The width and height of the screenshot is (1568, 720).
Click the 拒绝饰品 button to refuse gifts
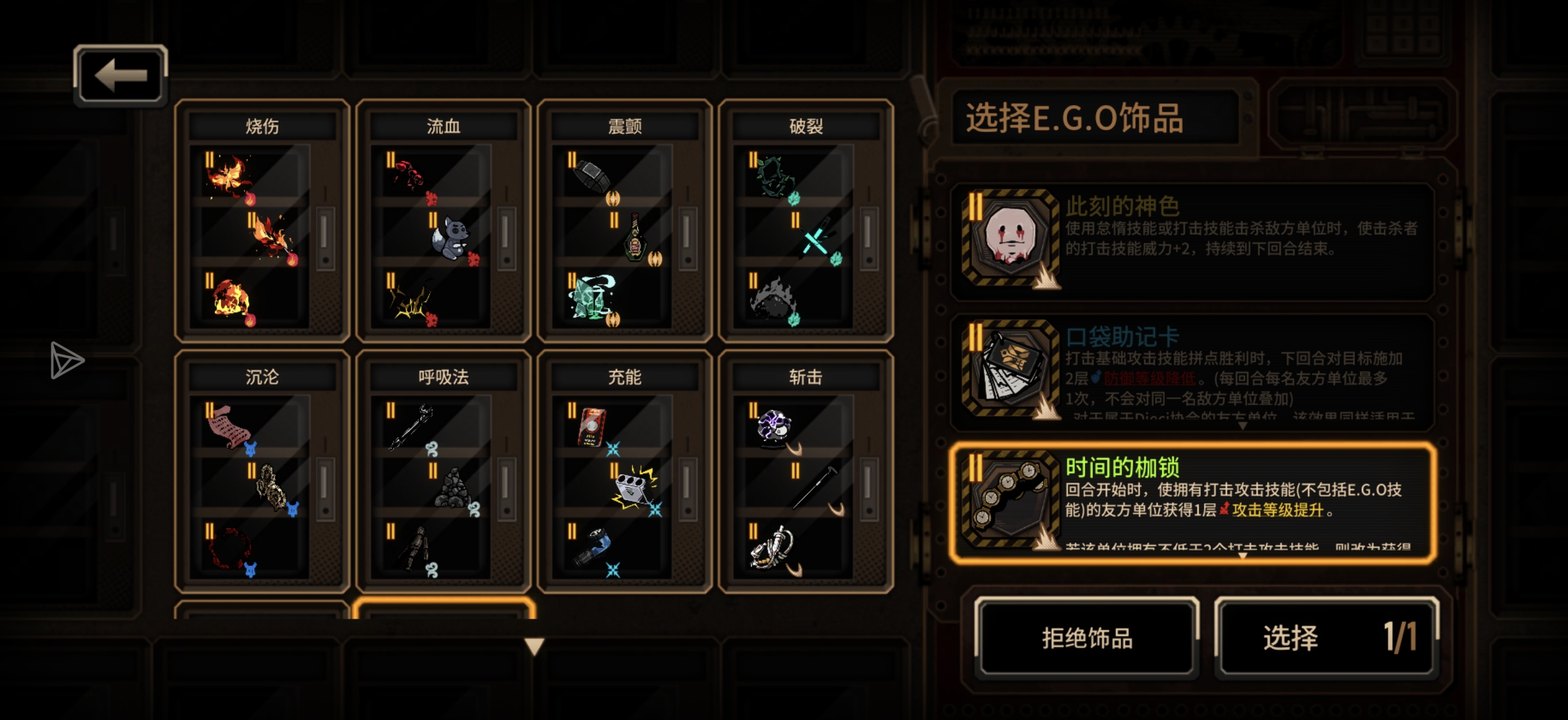point(1086,637)
